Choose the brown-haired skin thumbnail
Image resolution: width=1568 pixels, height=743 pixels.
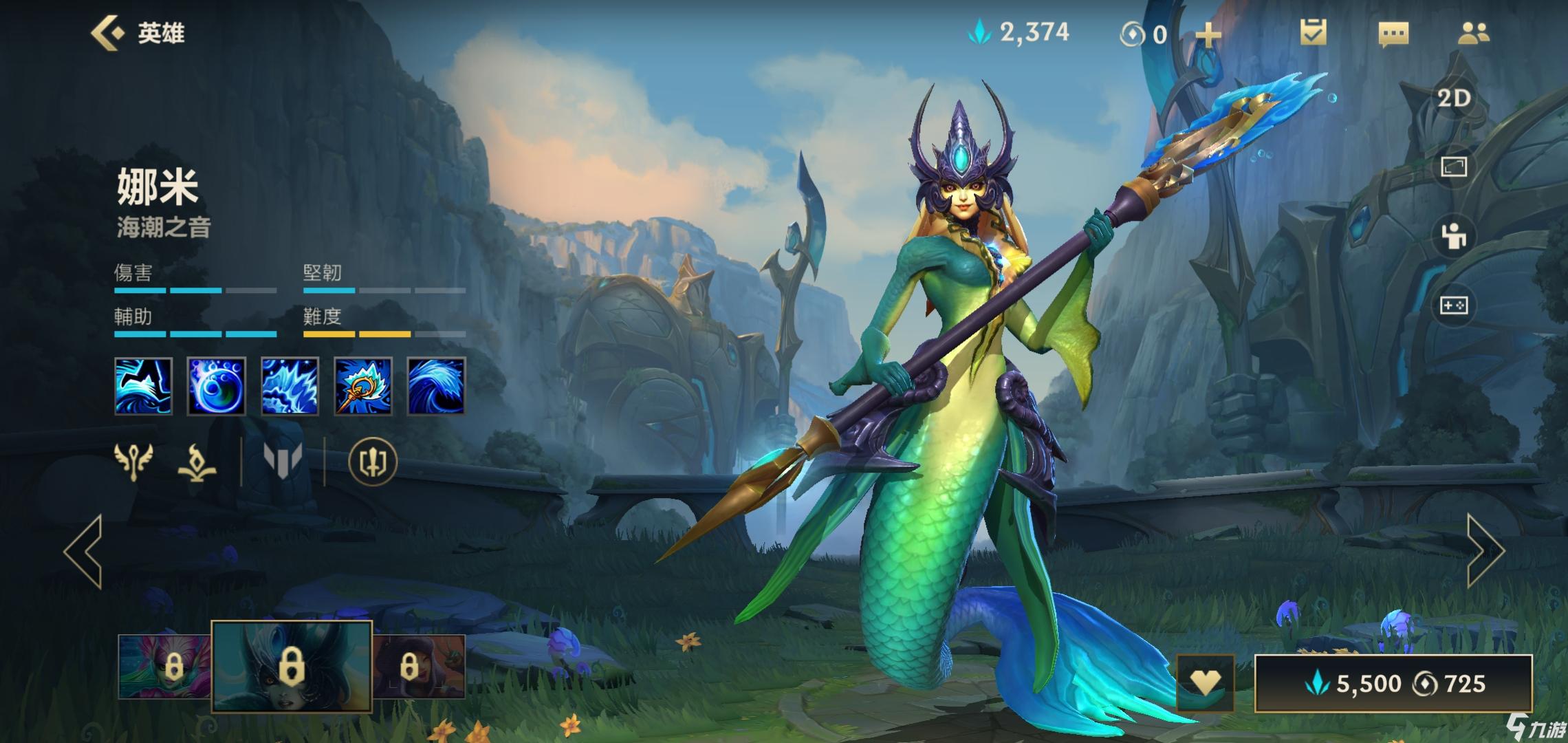419,666
